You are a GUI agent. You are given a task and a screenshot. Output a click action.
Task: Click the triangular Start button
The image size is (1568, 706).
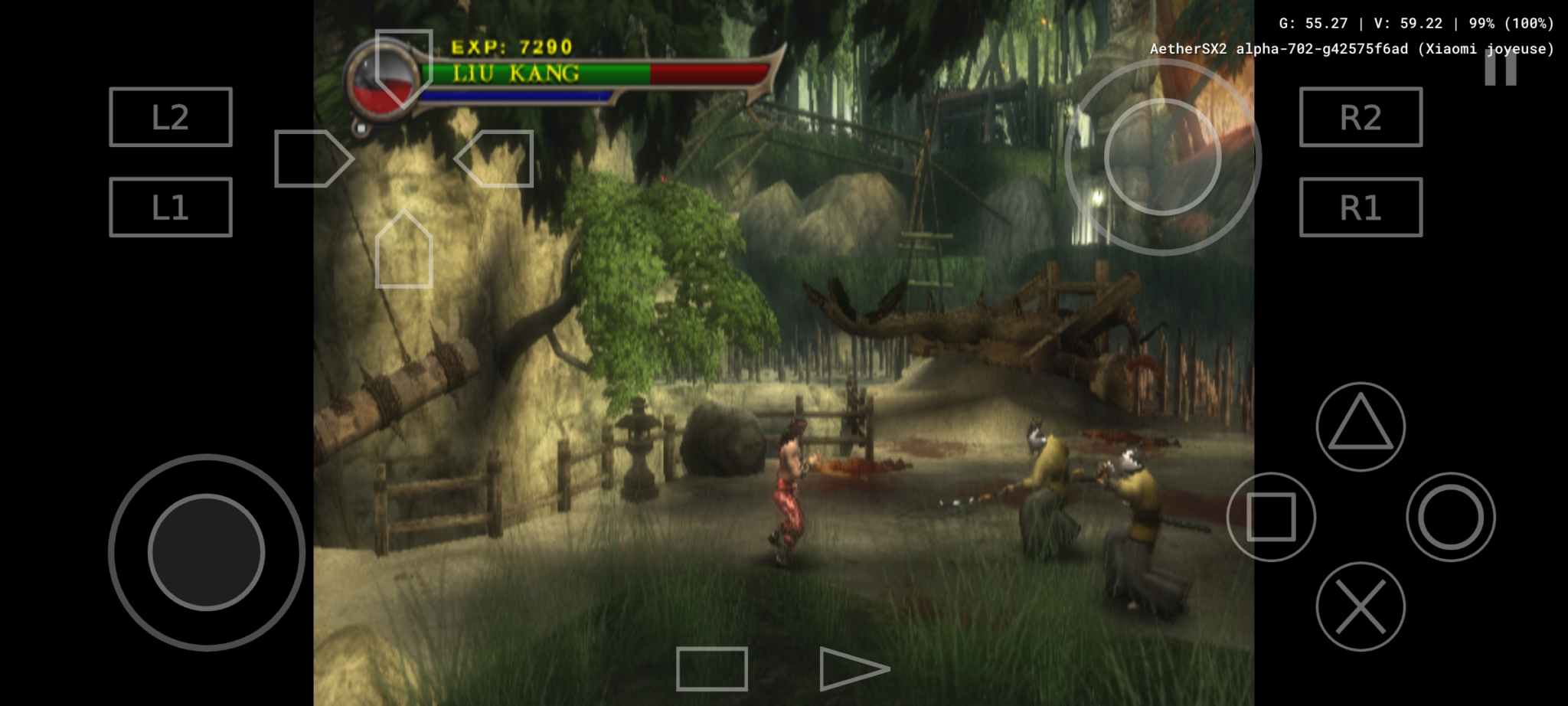[x=851, y=668]
